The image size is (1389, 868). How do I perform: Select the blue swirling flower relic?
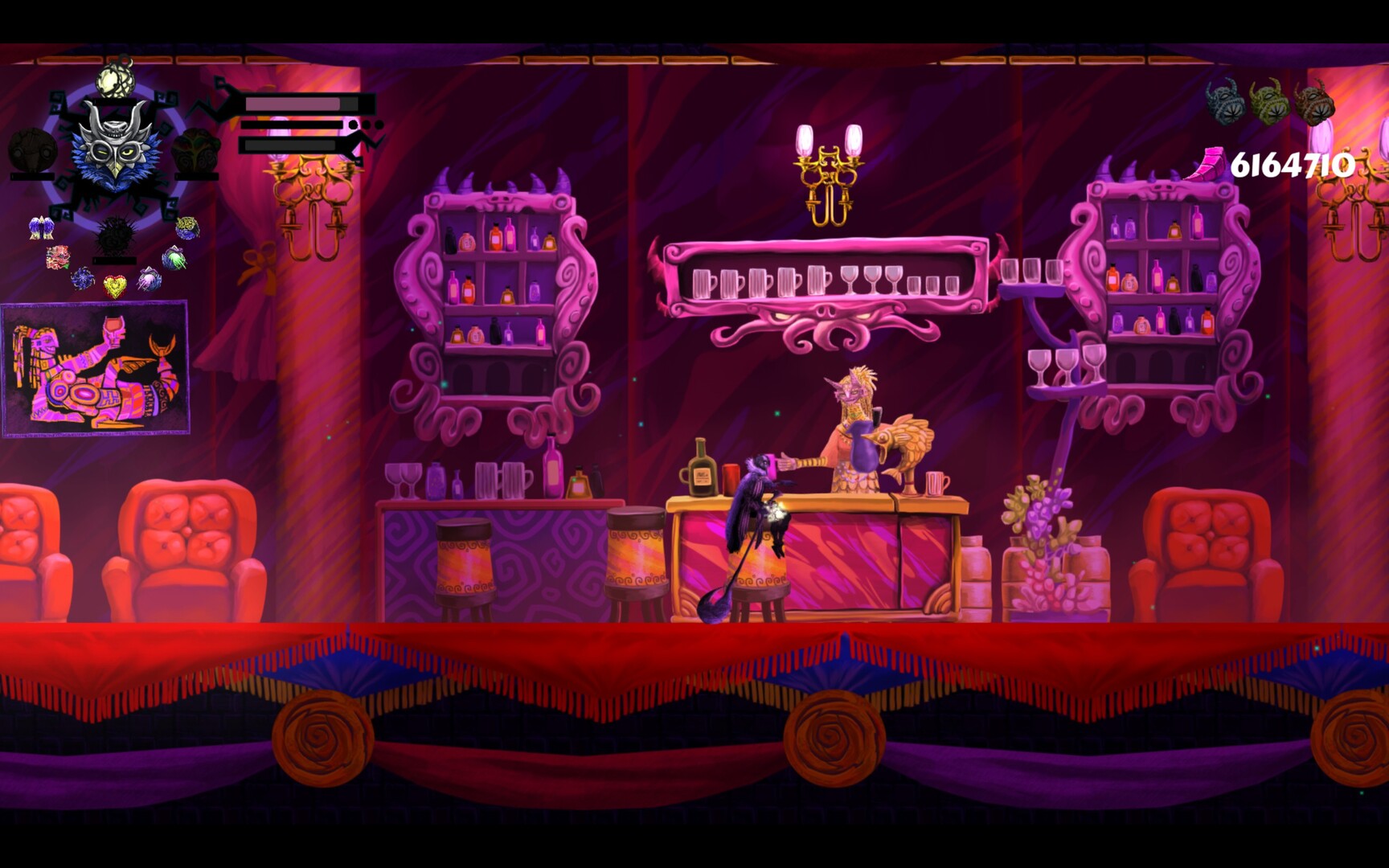(x=83, y=279)
